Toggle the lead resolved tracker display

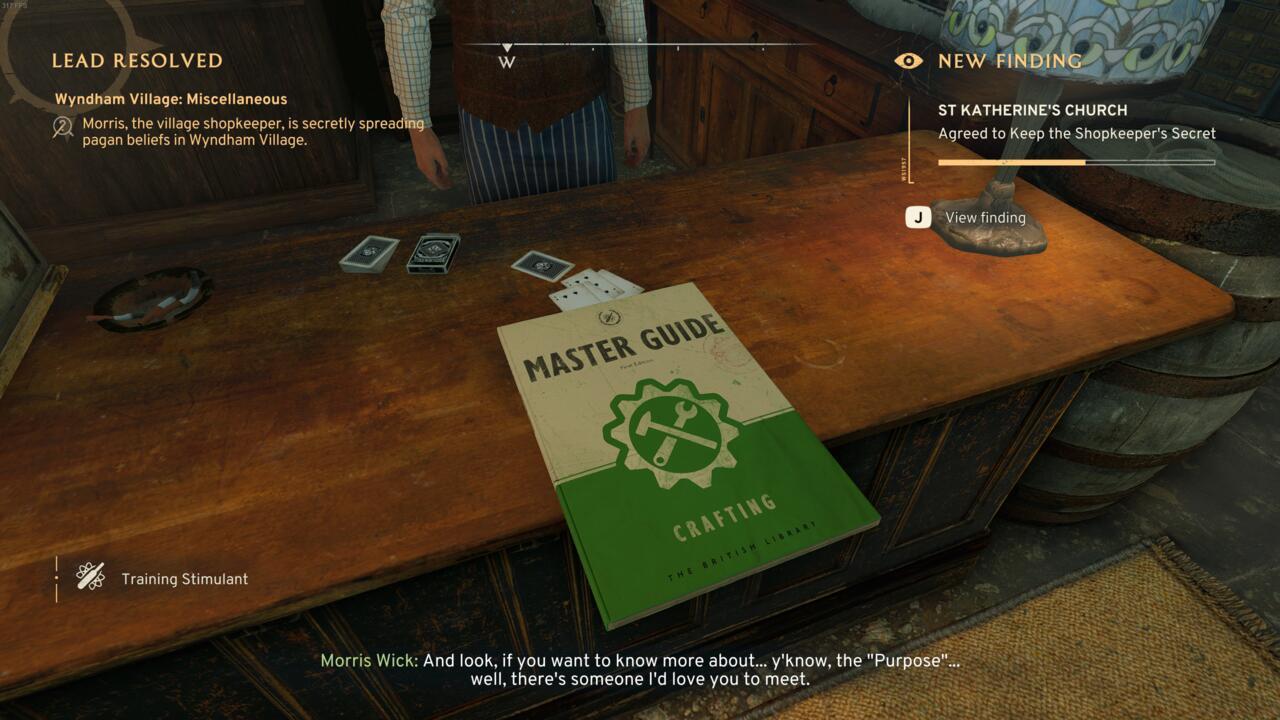135,60
